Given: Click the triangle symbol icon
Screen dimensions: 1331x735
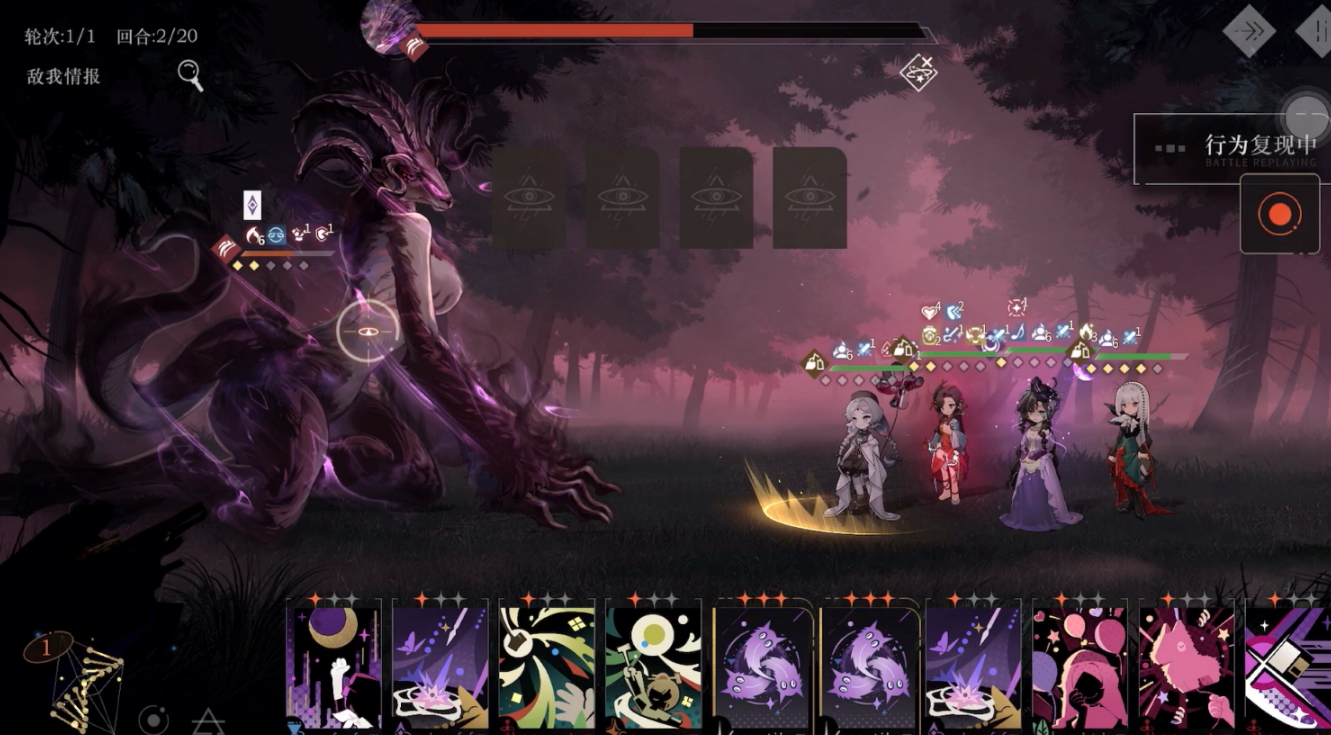Looking at the screenshot, I should click(207, 720).
